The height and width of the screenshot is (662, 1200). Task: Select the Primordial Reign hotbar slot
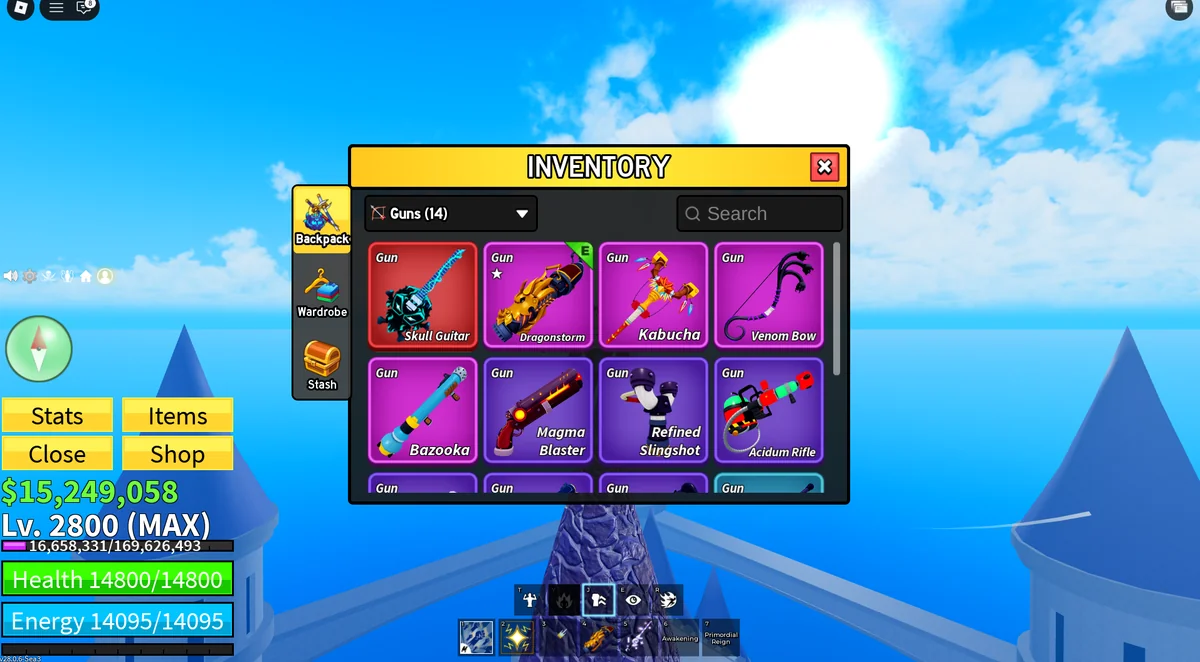point(721,637)
